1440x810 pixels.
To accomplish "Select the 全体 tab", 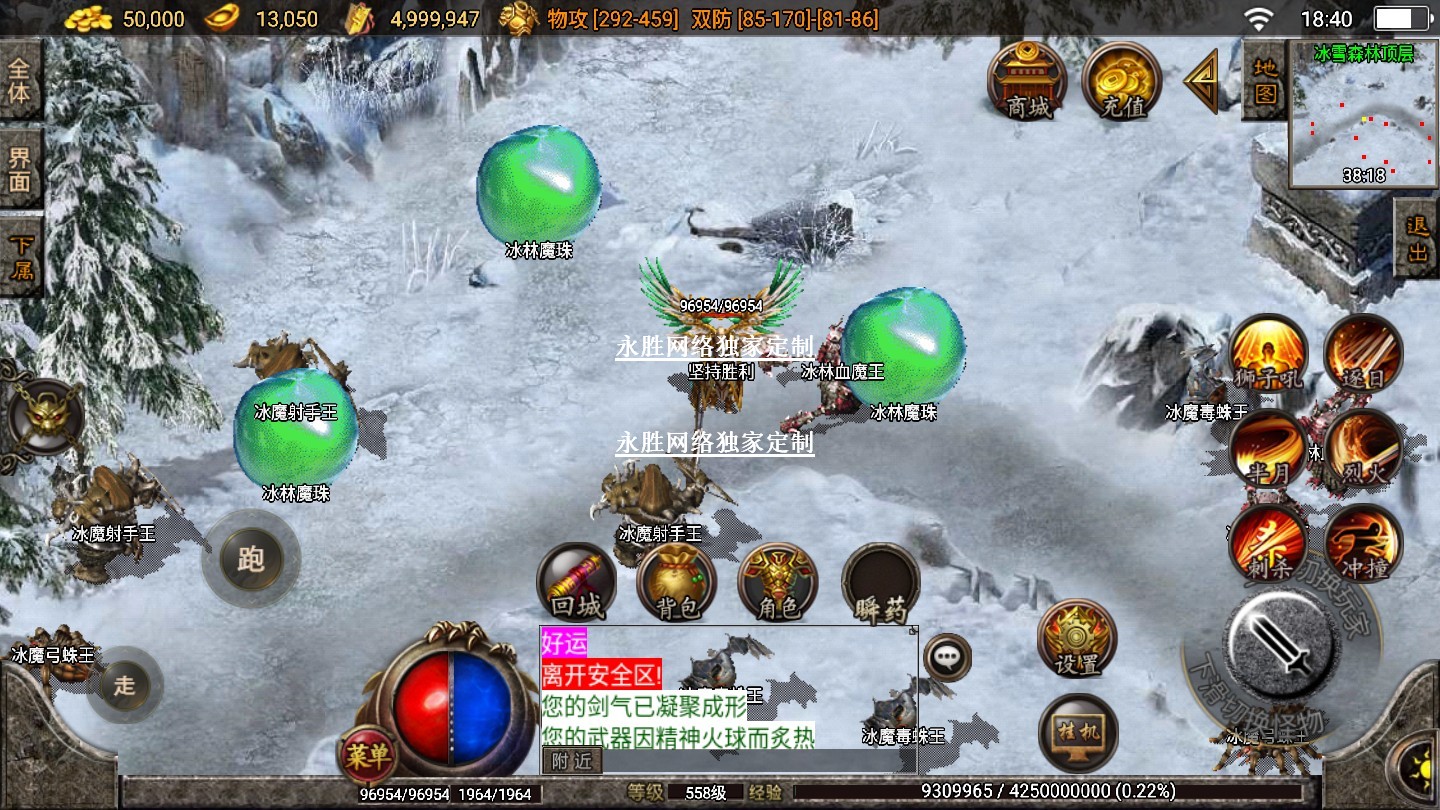I will pos(20,81).
